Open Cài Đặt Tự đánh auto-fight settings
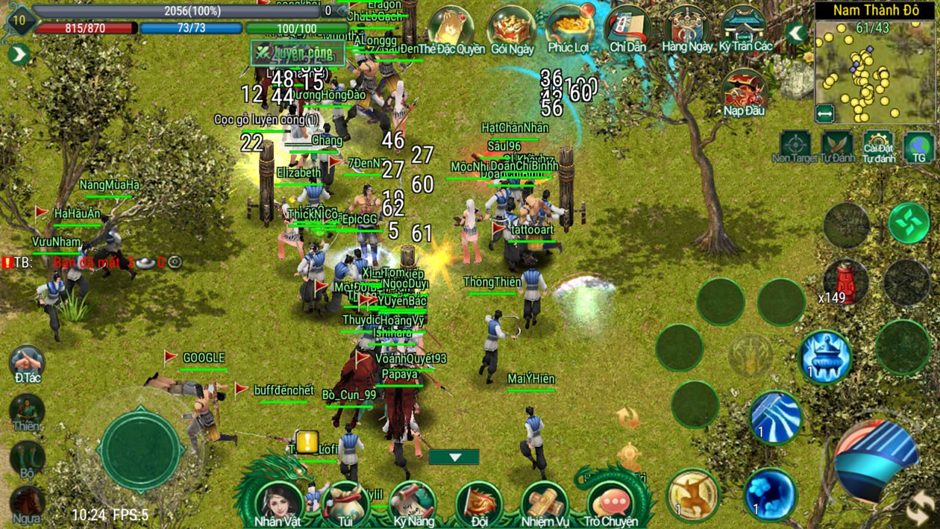The height and width of the screenshot is (529, 940). (878, 146)
